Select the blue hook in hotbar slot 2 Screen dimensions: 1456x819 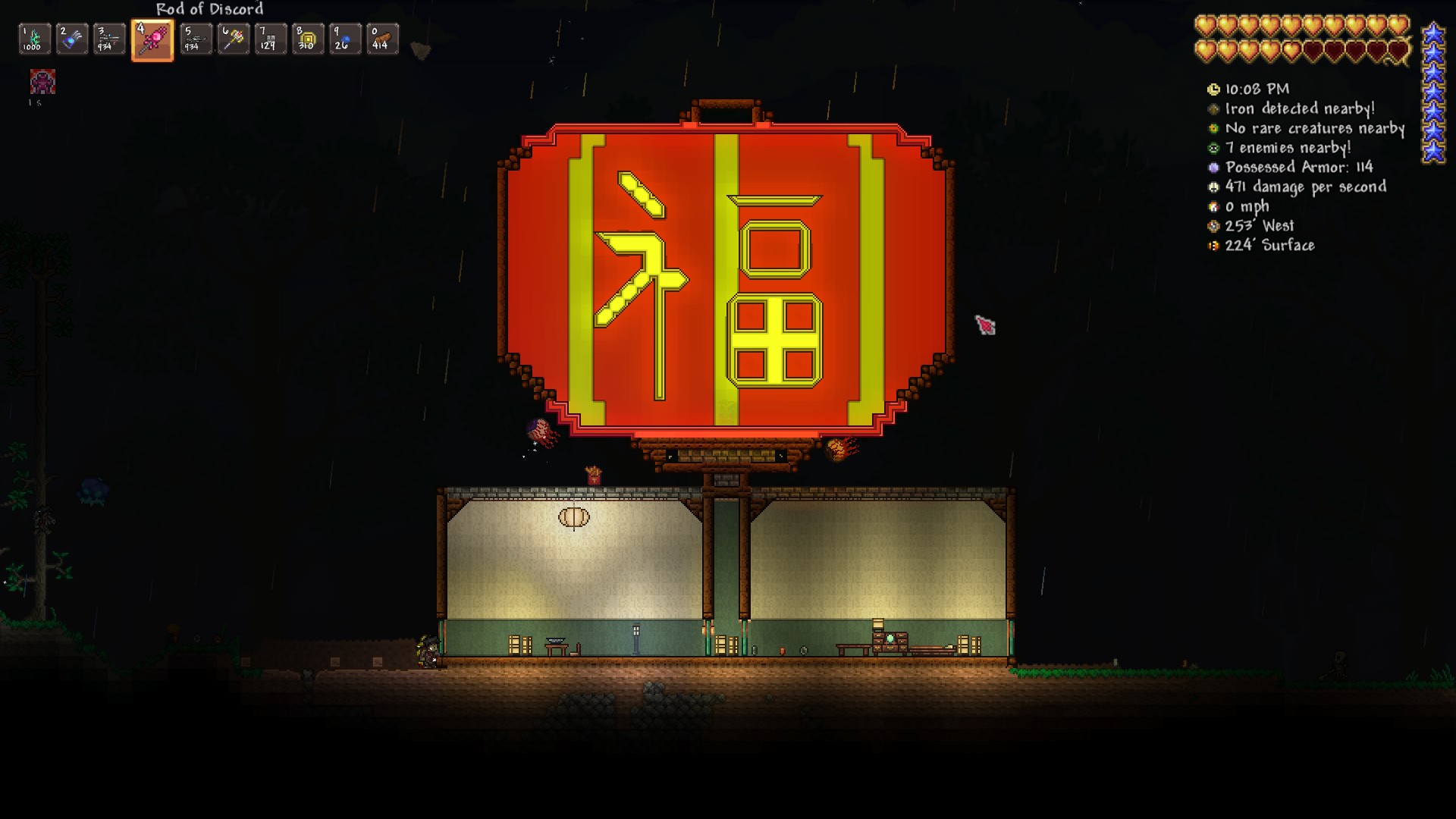click(x=73, y=39)
